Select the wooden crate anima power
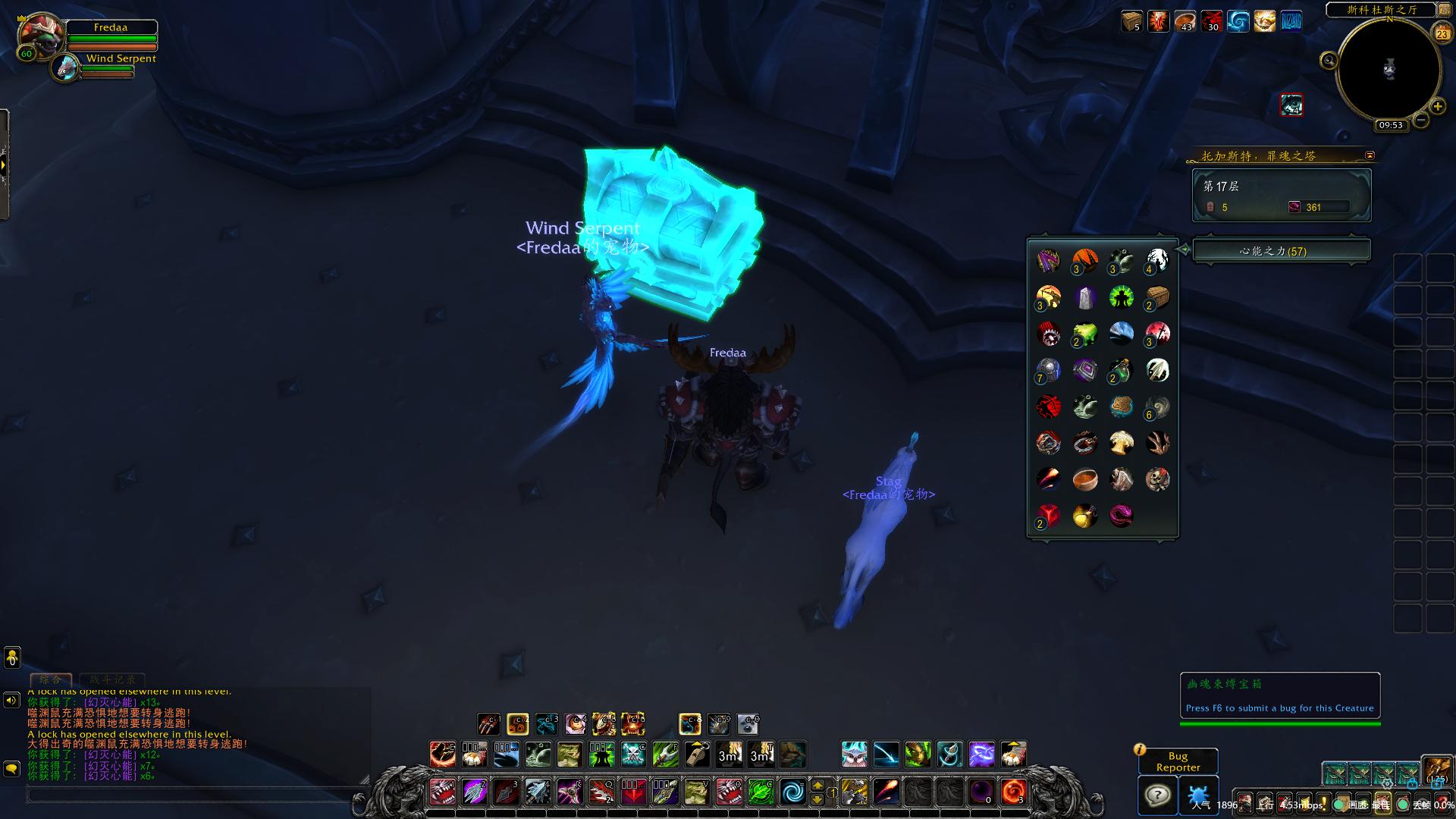The image size is (1456, 819). click(x=1157, y=297)
